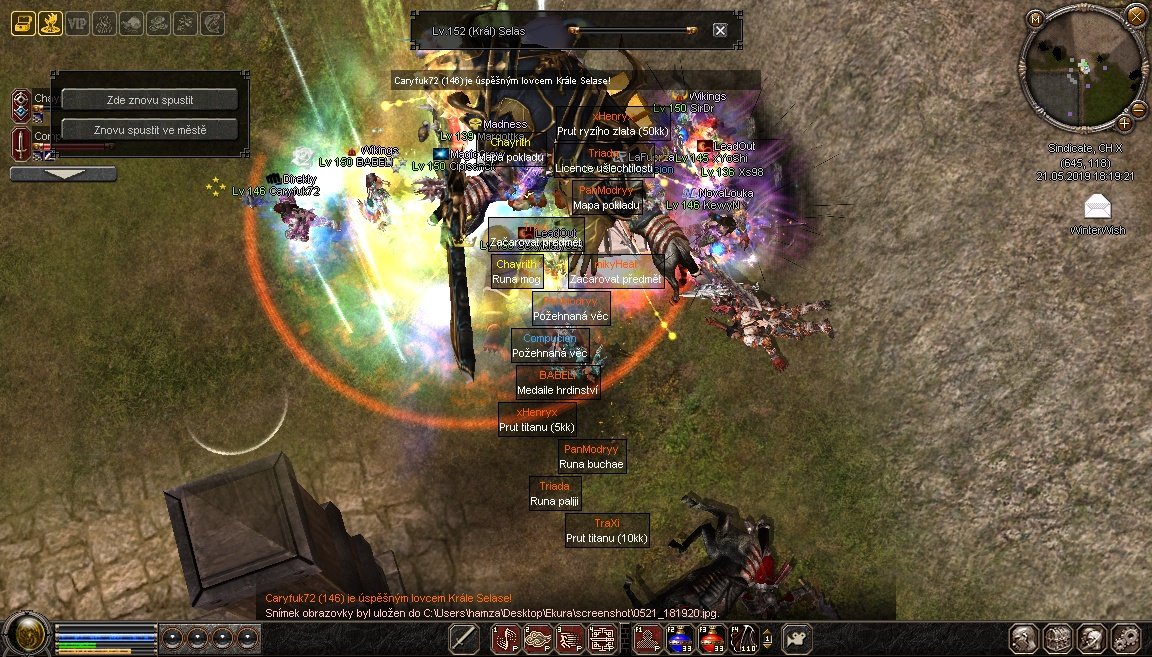Click the sword attack slot on hotbar
This screenshot has height=657, width=1152.
464,638
